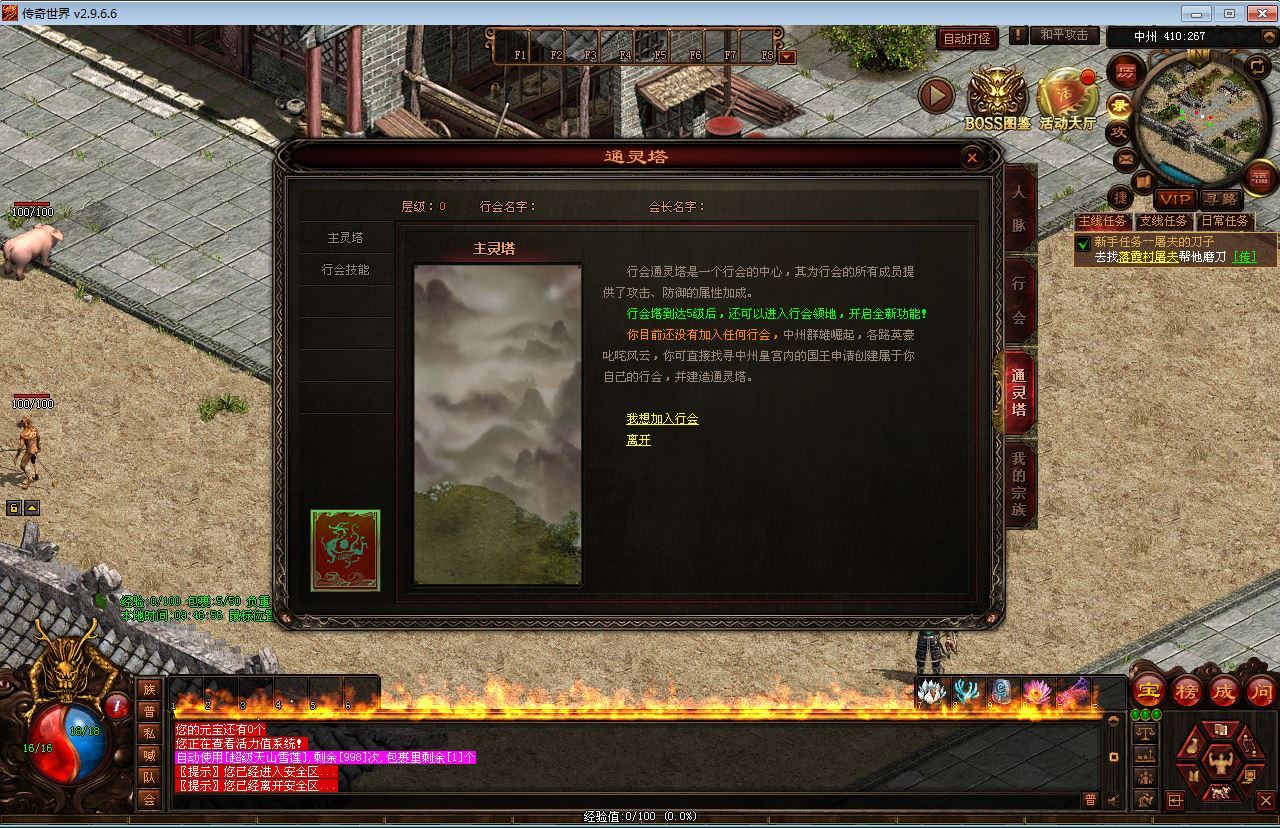1280x828 pixels.
Task: Open the pet icon in the hexagon menu
Action: pos(1219,793)
